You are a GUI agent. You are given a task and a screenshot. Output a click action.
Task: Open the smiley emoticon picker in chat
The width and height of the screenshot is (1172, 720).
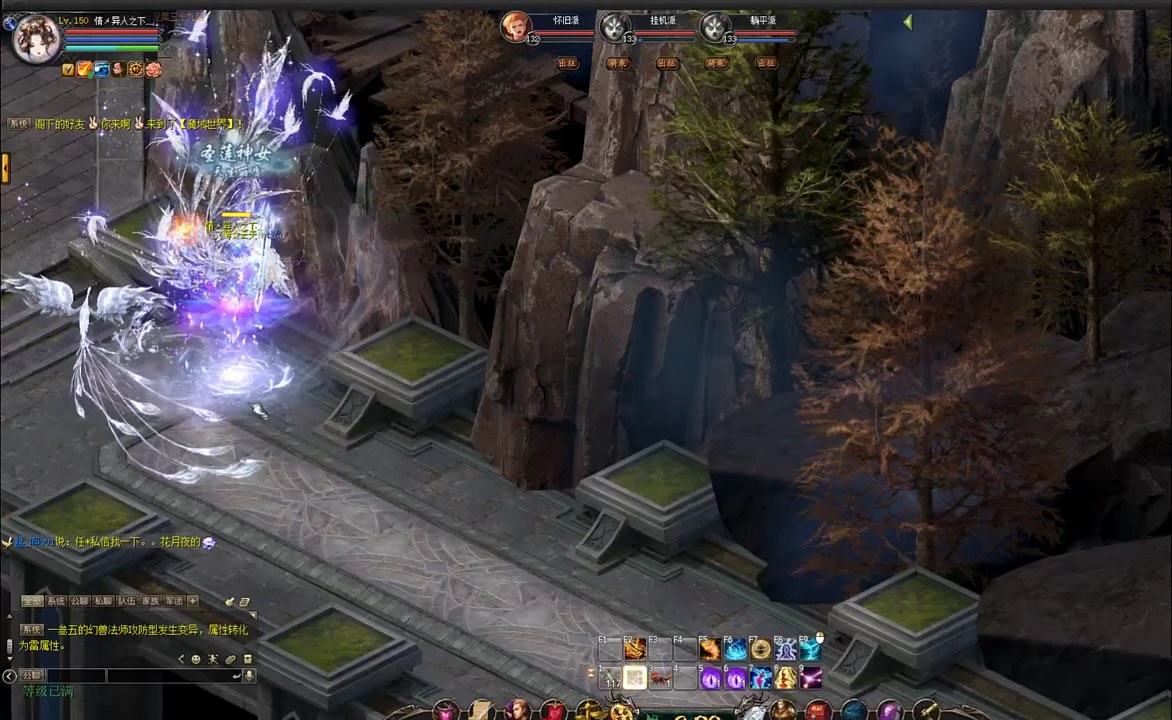(x=196, y=659)
